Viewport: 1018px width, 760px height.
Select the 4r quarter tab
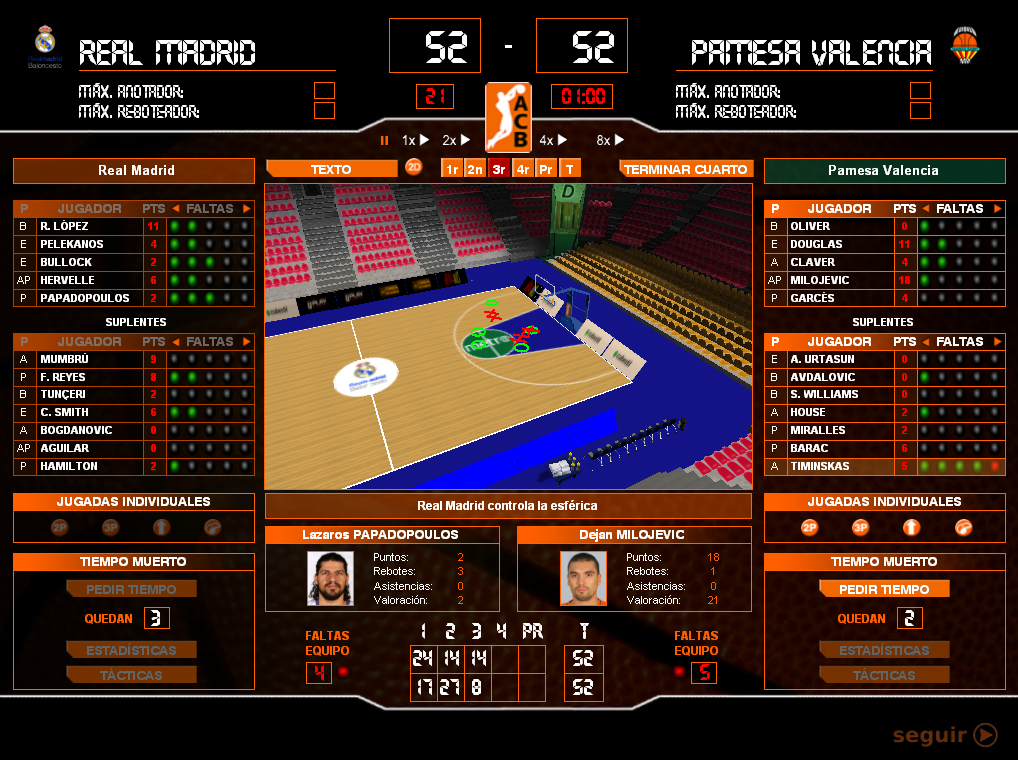[522, 169]
